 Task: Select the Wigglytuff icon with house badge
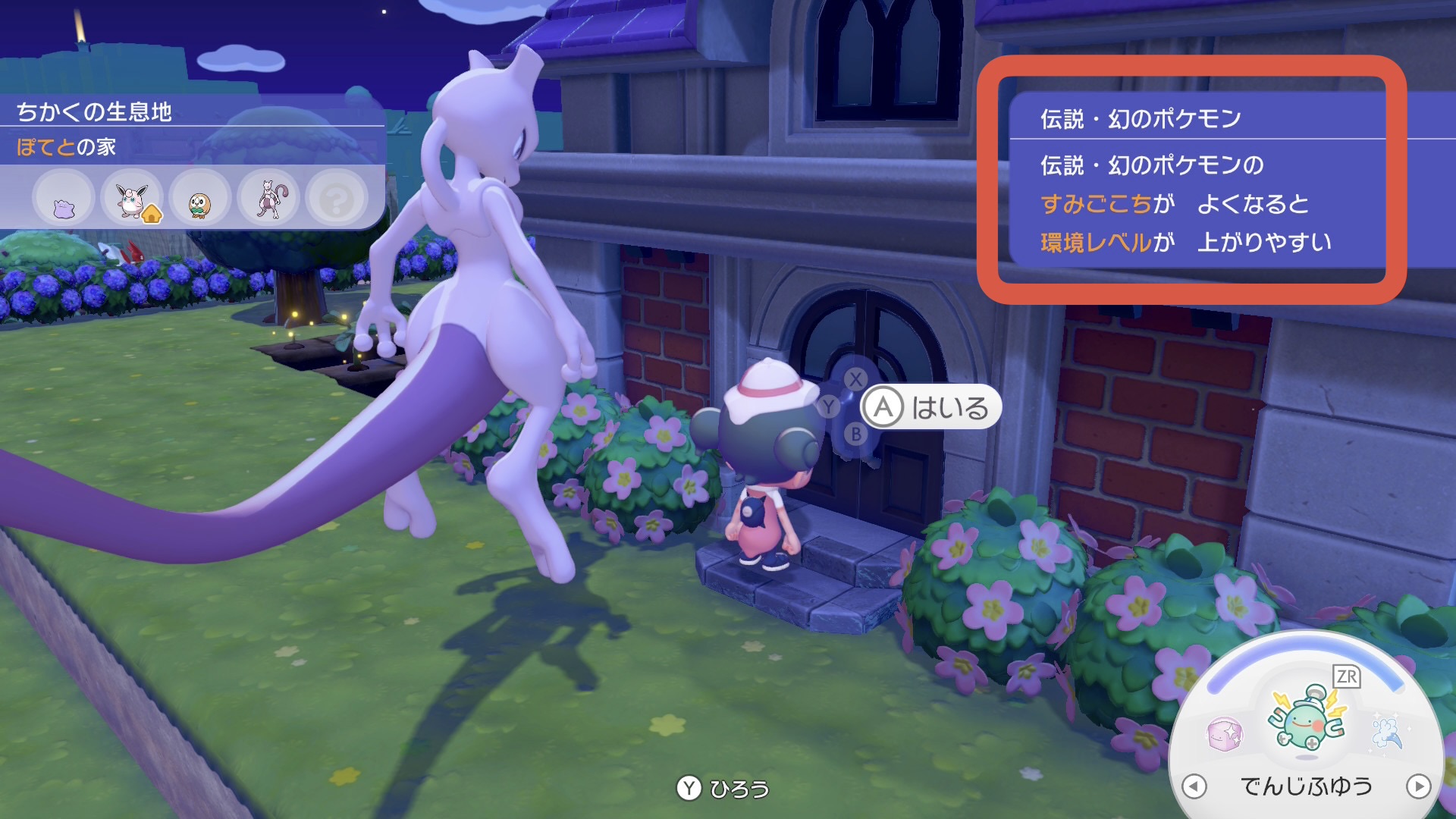click(x=132, y=200)
